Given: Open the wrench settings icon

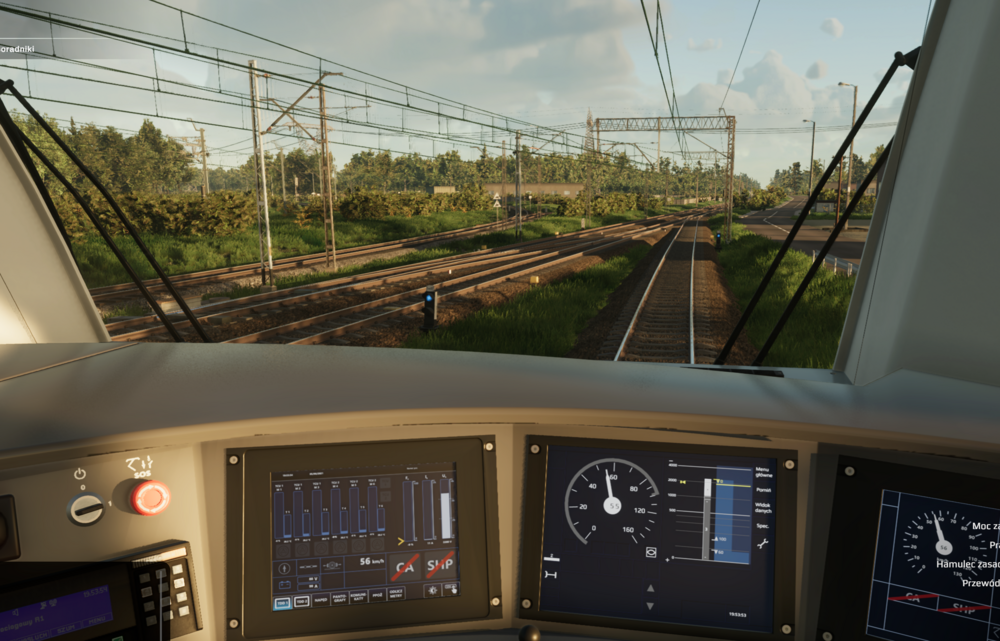Looking at the screenshot, I should [x=762, y=544].
